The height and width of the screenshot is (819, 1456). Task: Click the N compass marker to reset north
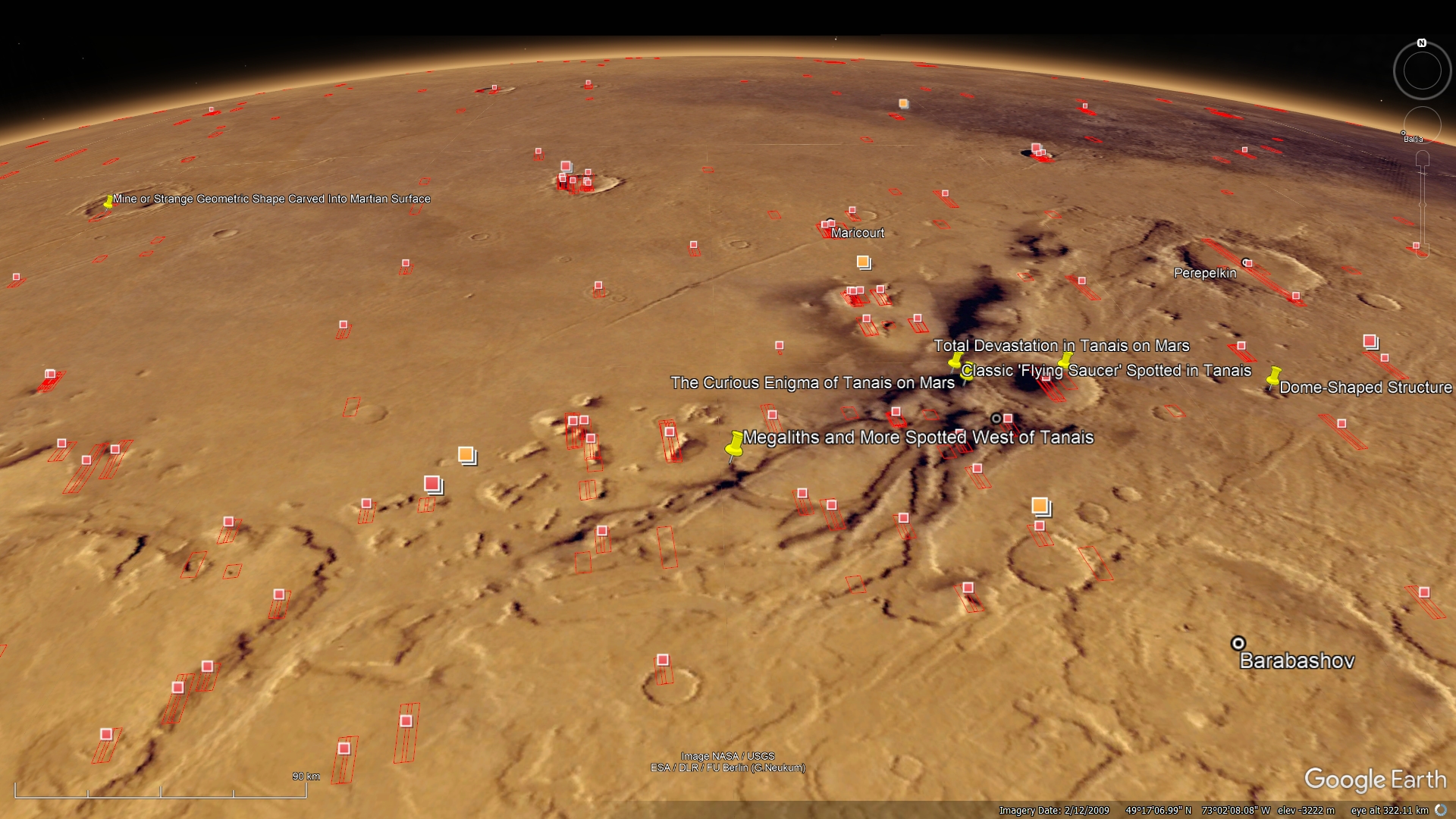(1422, 43)
